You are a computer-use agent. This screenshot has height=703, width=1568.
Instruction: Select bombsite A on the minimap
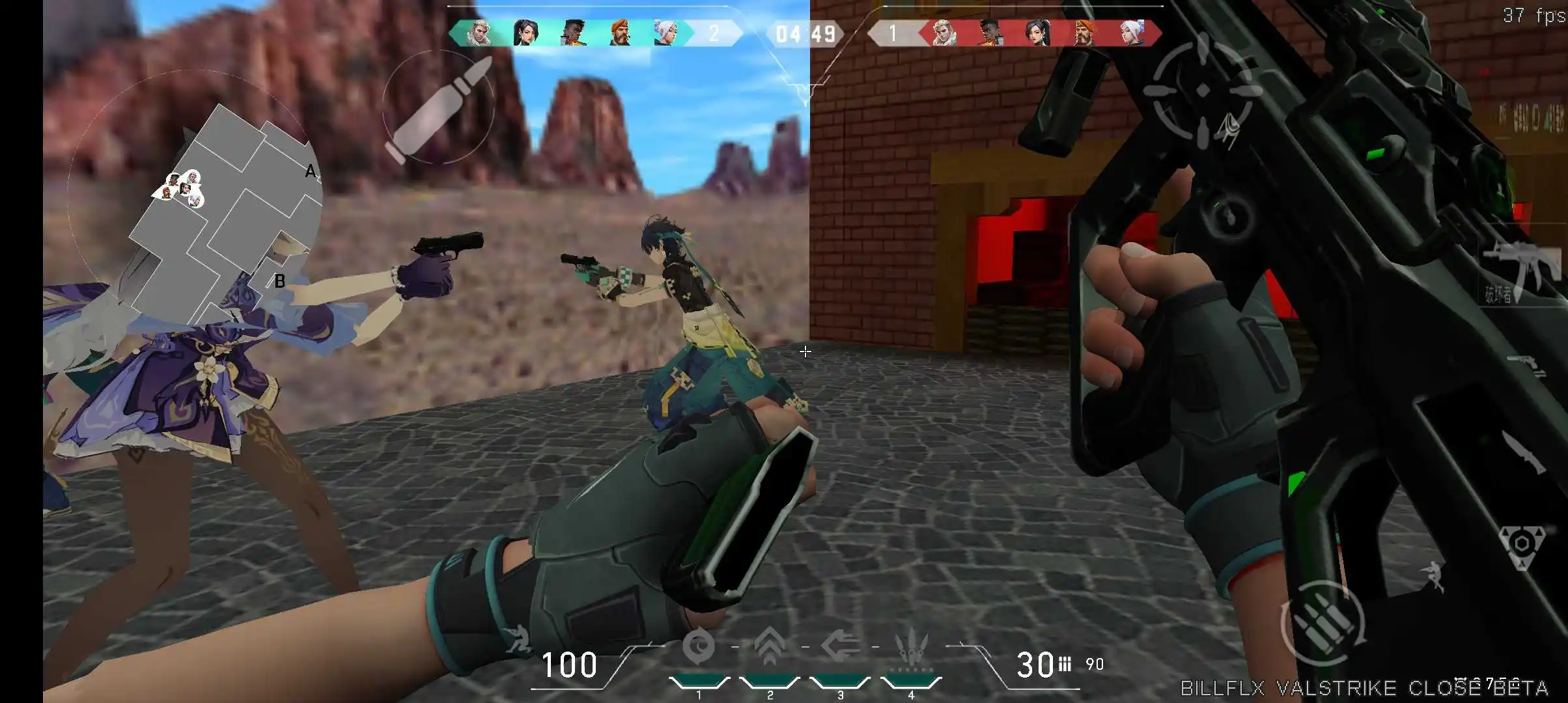coord(311,171)
